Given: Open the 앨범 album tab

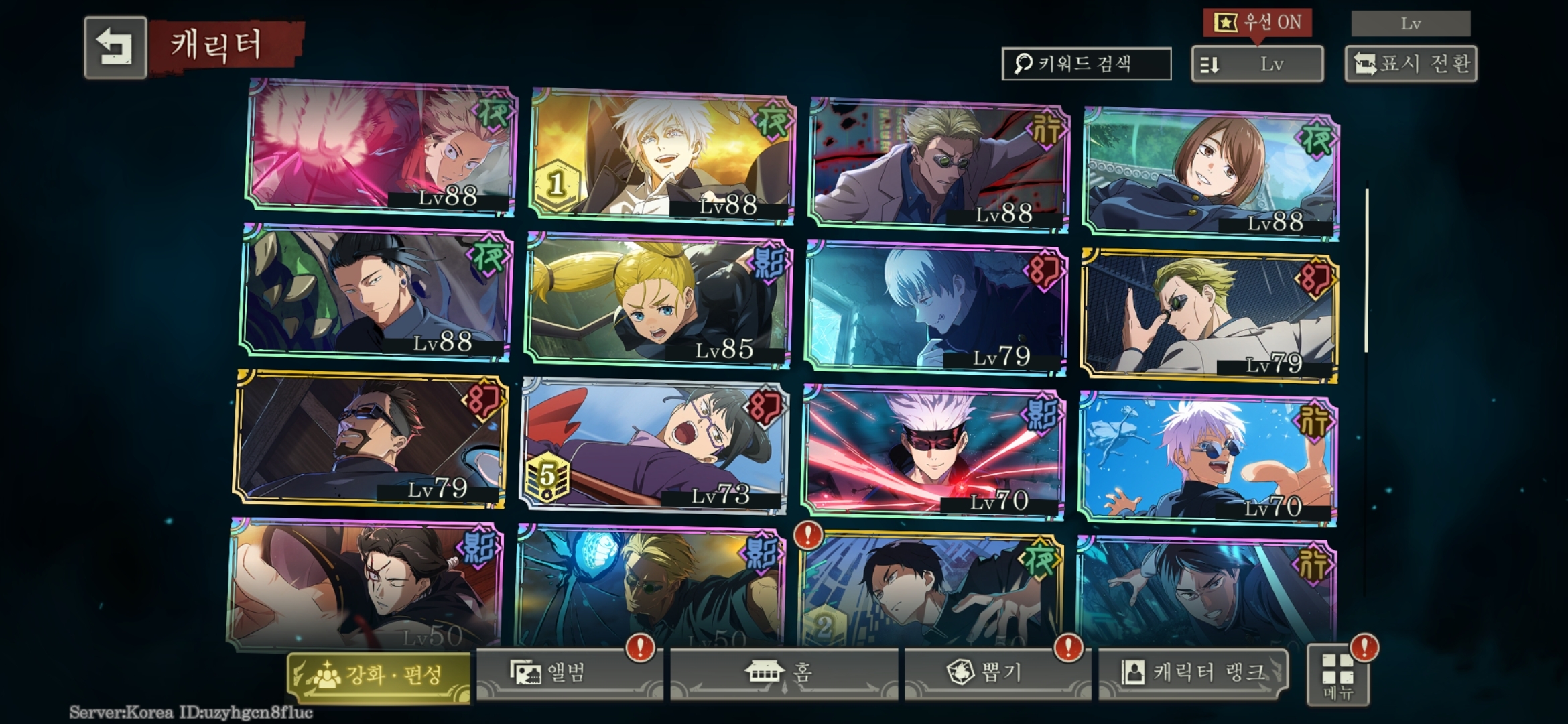Looking at the screenshot, I should click(x=568, y=673).
